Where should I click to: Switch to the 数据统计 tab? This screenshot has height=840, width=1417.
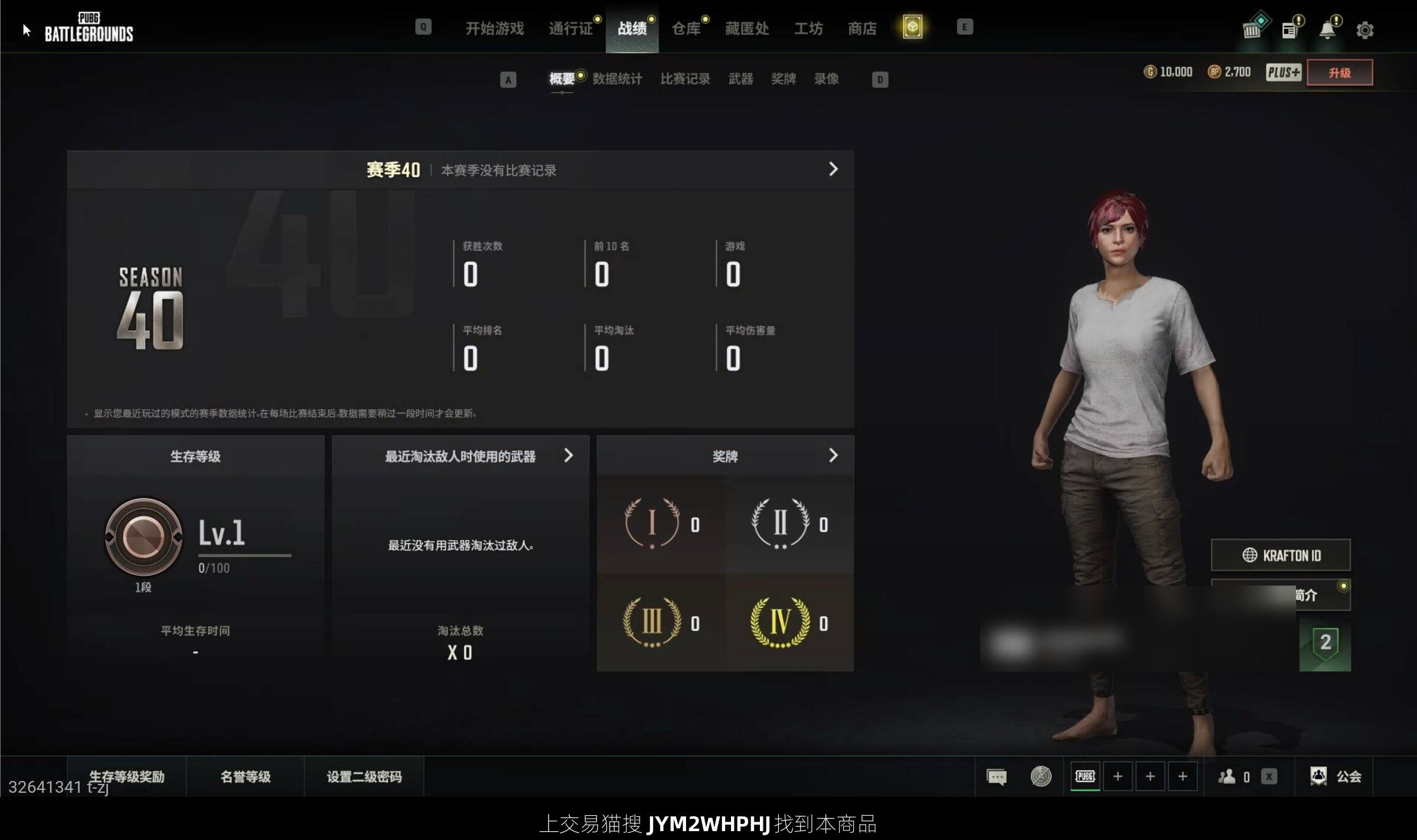[617, 79]
